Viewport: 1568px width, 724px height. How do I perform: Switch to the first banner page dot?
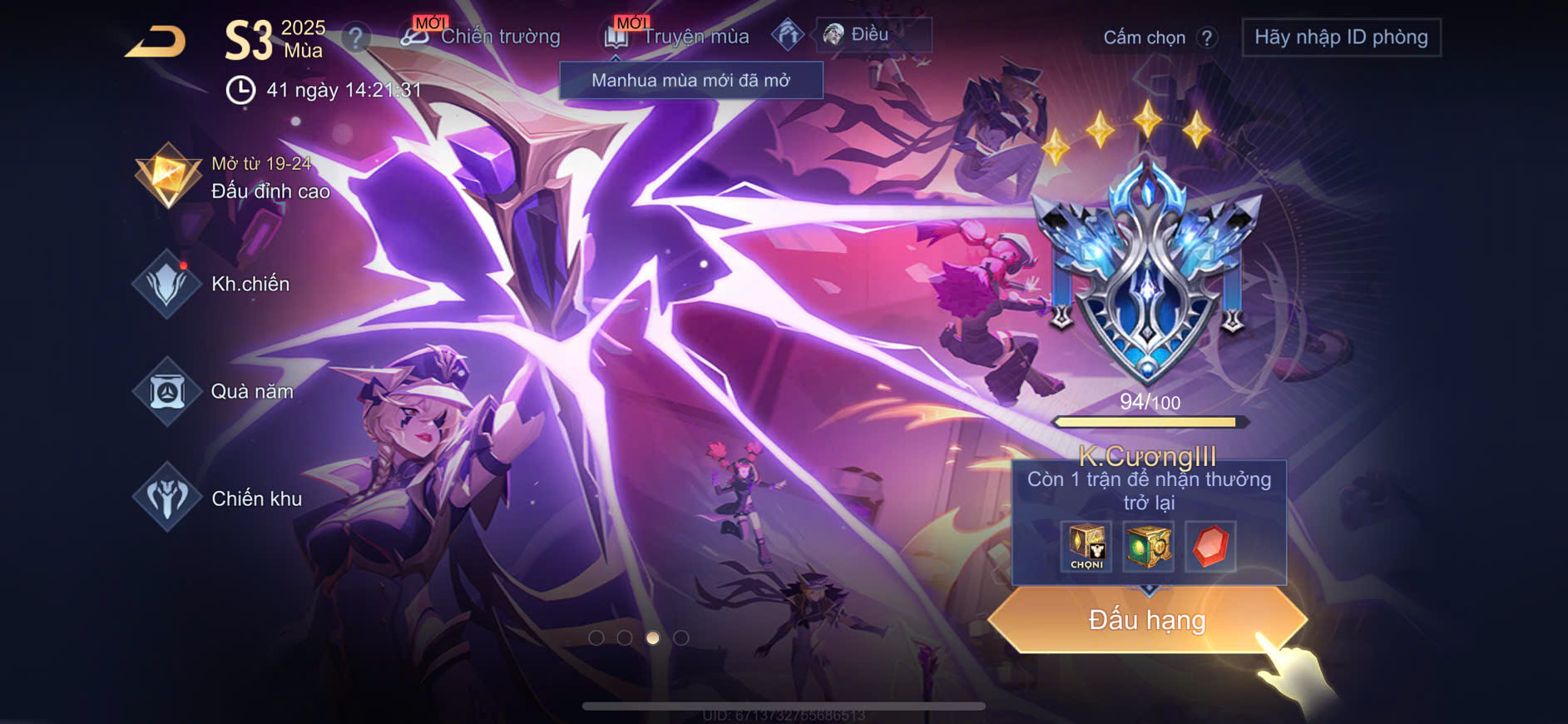tap(596, 637)
